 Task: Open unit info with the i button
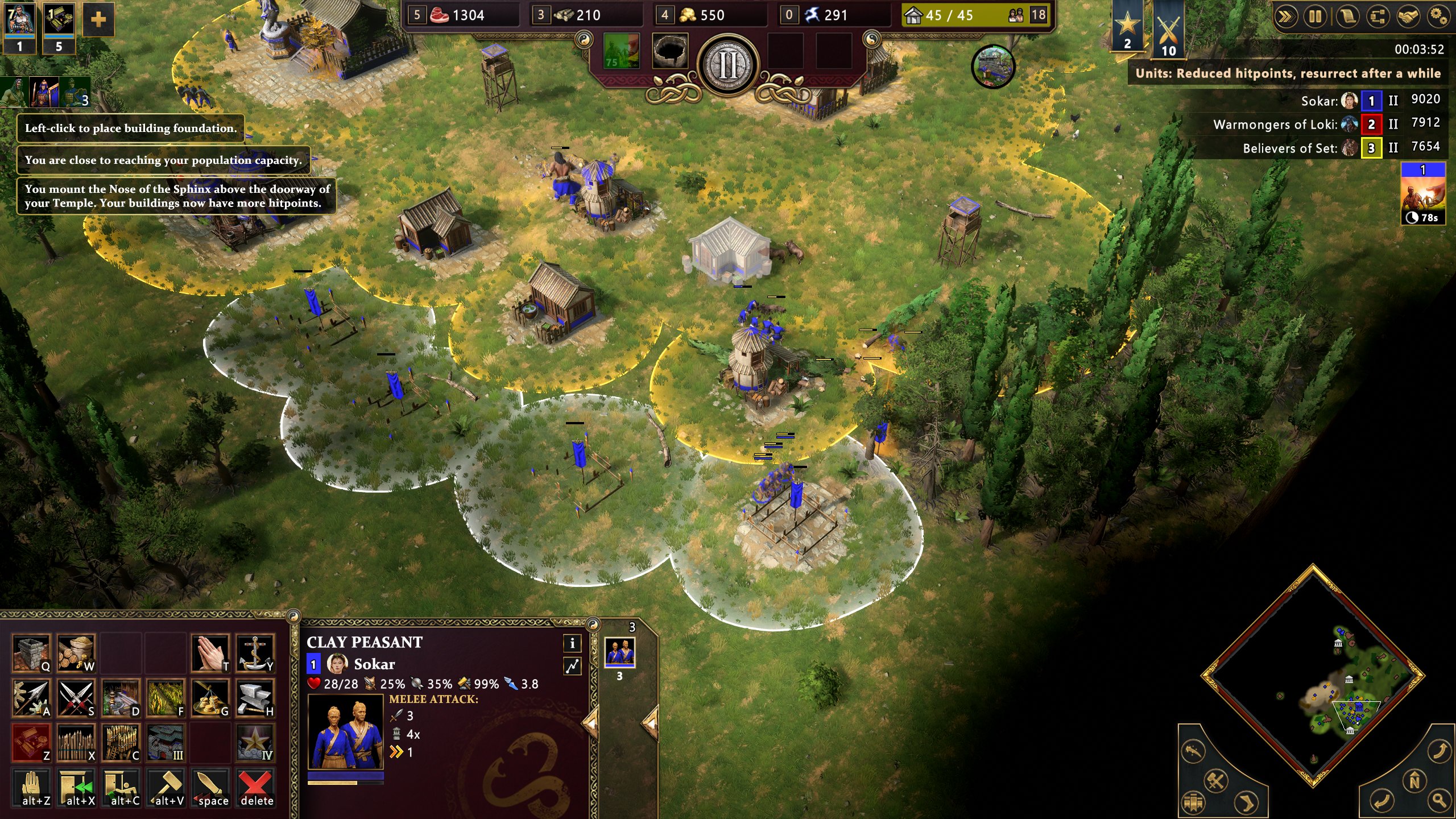pos(572,643)
